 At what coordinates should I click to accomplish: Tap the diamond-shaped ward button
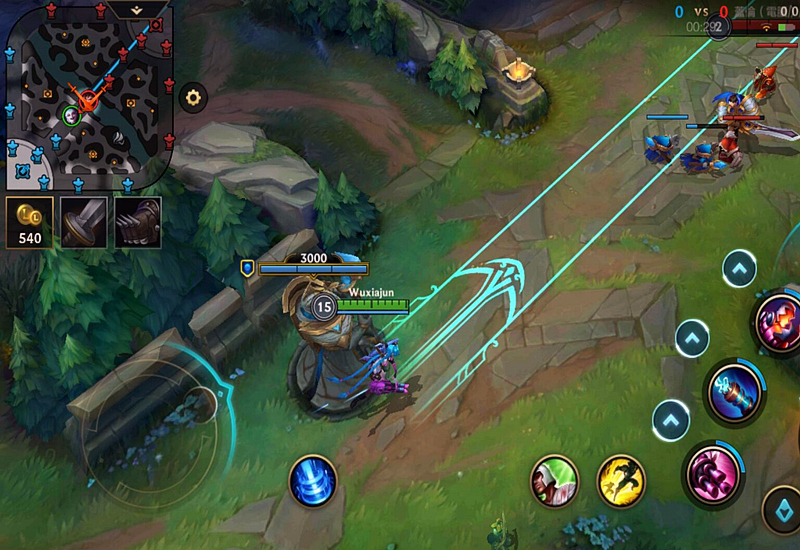coord(782,510)
